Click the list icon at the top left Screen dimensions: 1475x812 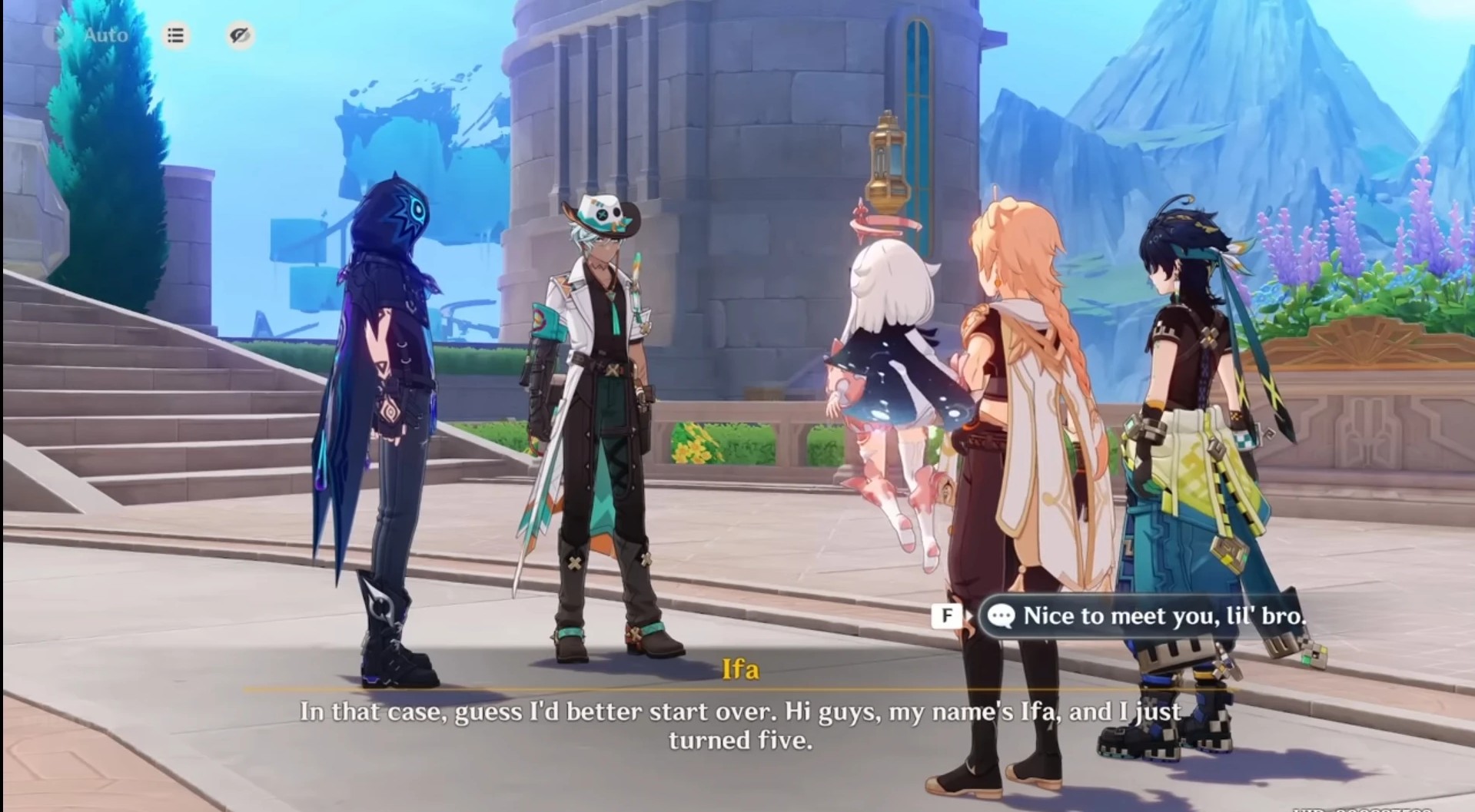click(174, 35)
